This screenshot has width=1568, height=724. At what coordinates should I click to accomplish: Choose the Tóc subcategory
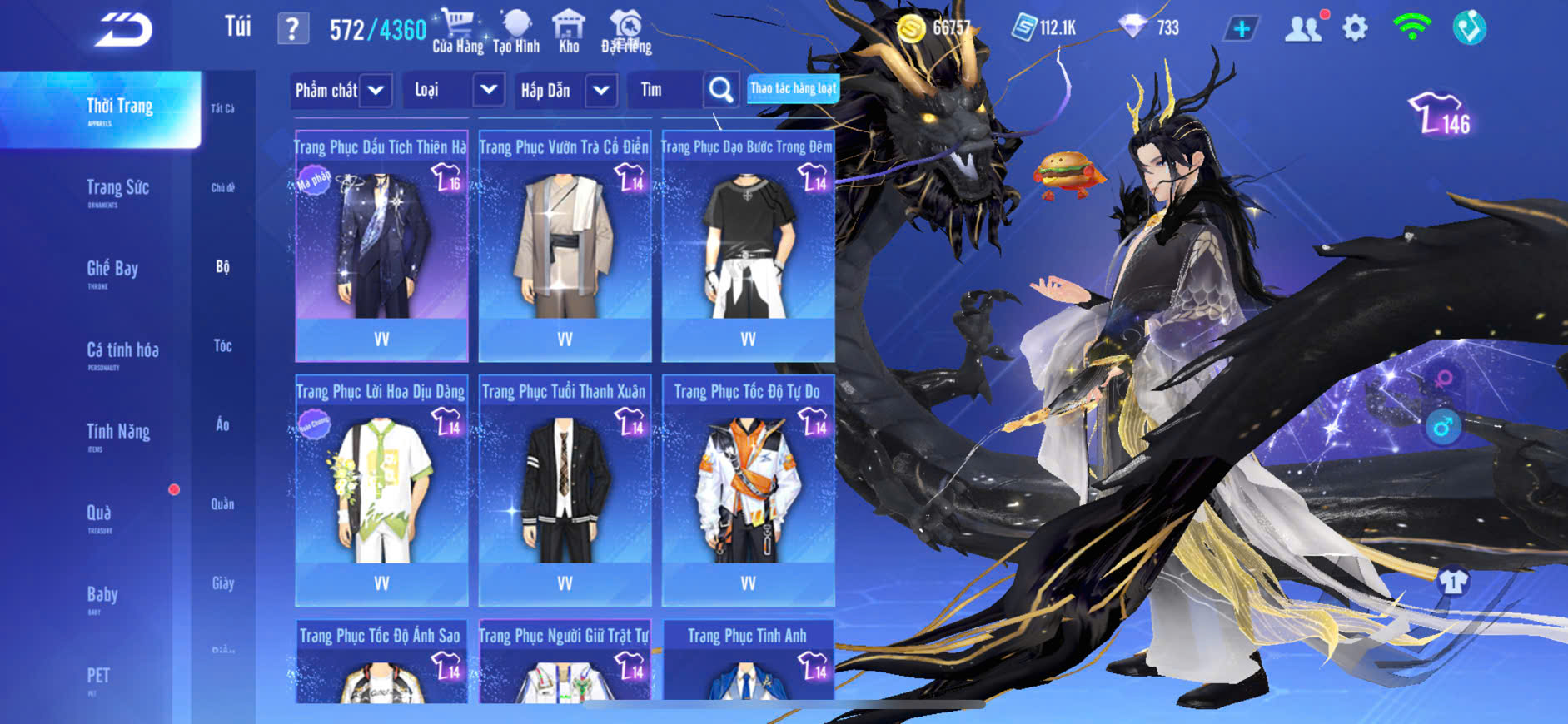pyautogui.click(x=222, y=345)
